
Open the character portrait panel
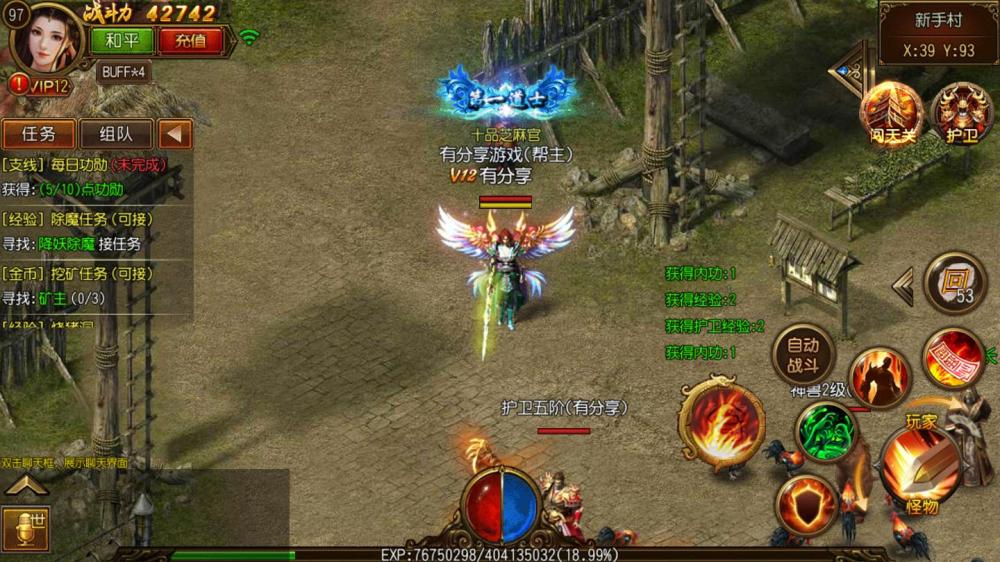[47, 38]
